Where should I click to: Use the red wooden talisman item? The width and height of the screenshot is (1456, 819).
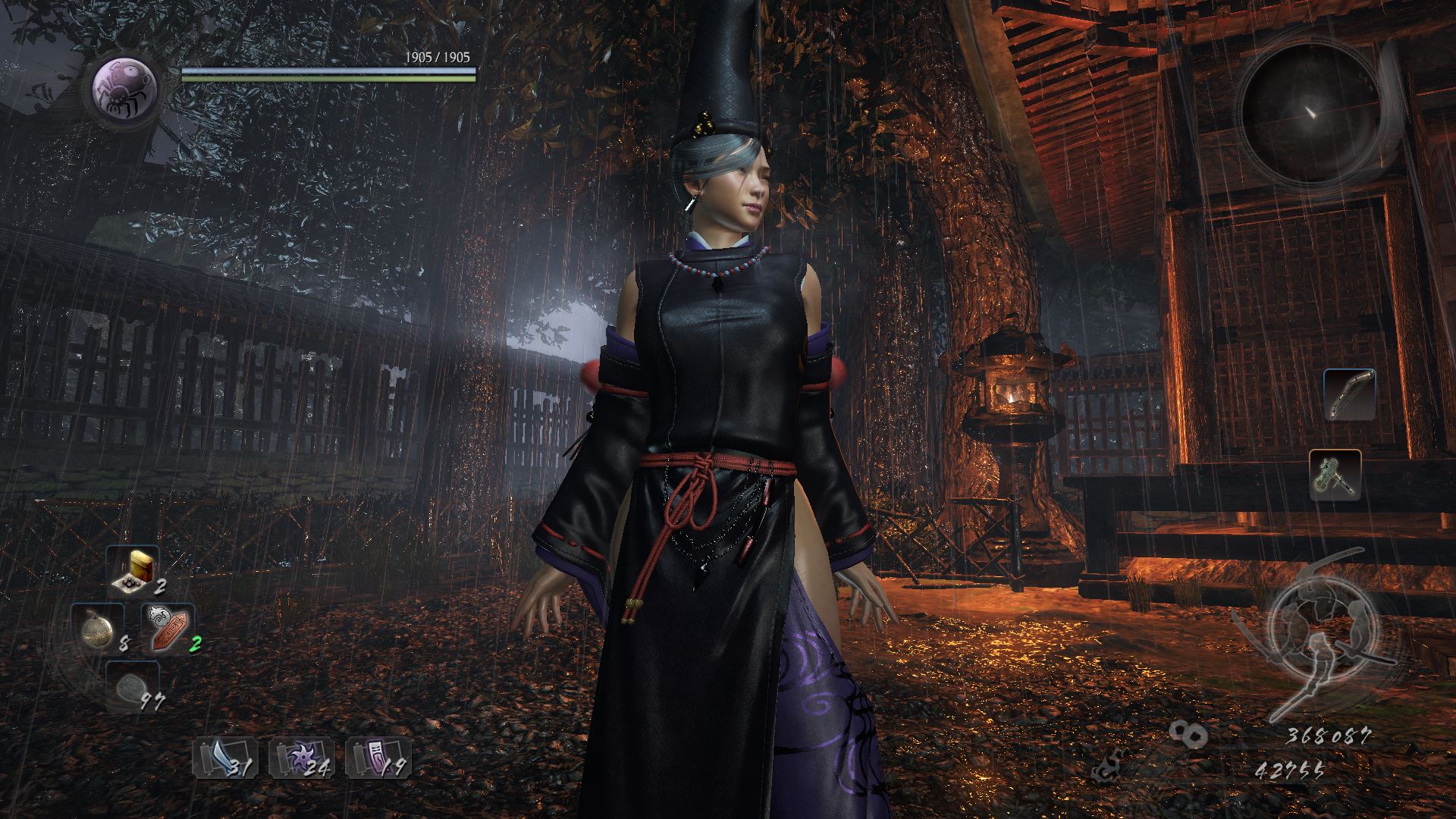click(167, 629)
